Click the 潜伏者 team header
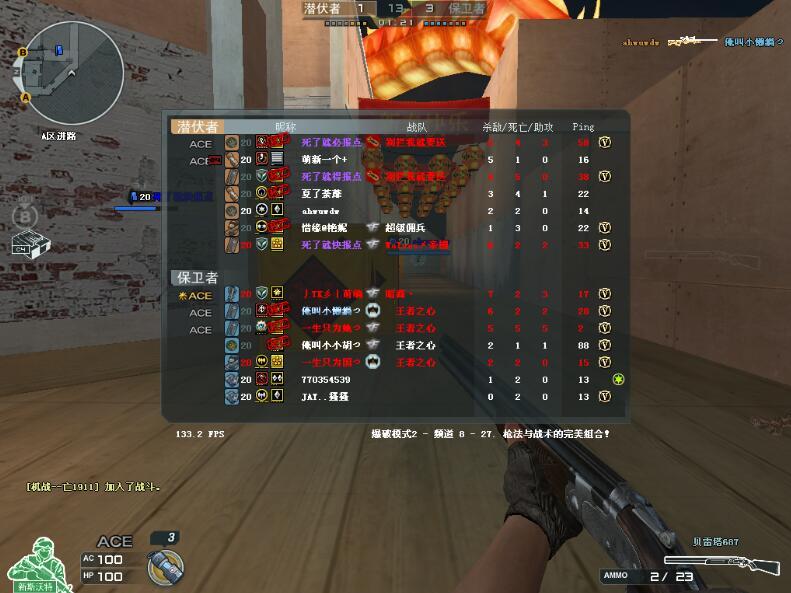Screen dimensions: 791x593 (x=197, y=127)
